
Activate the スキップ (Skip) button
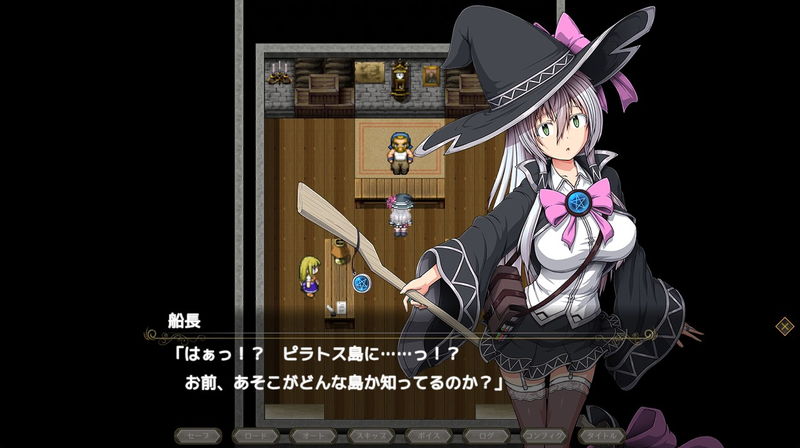tap(371, 437)
